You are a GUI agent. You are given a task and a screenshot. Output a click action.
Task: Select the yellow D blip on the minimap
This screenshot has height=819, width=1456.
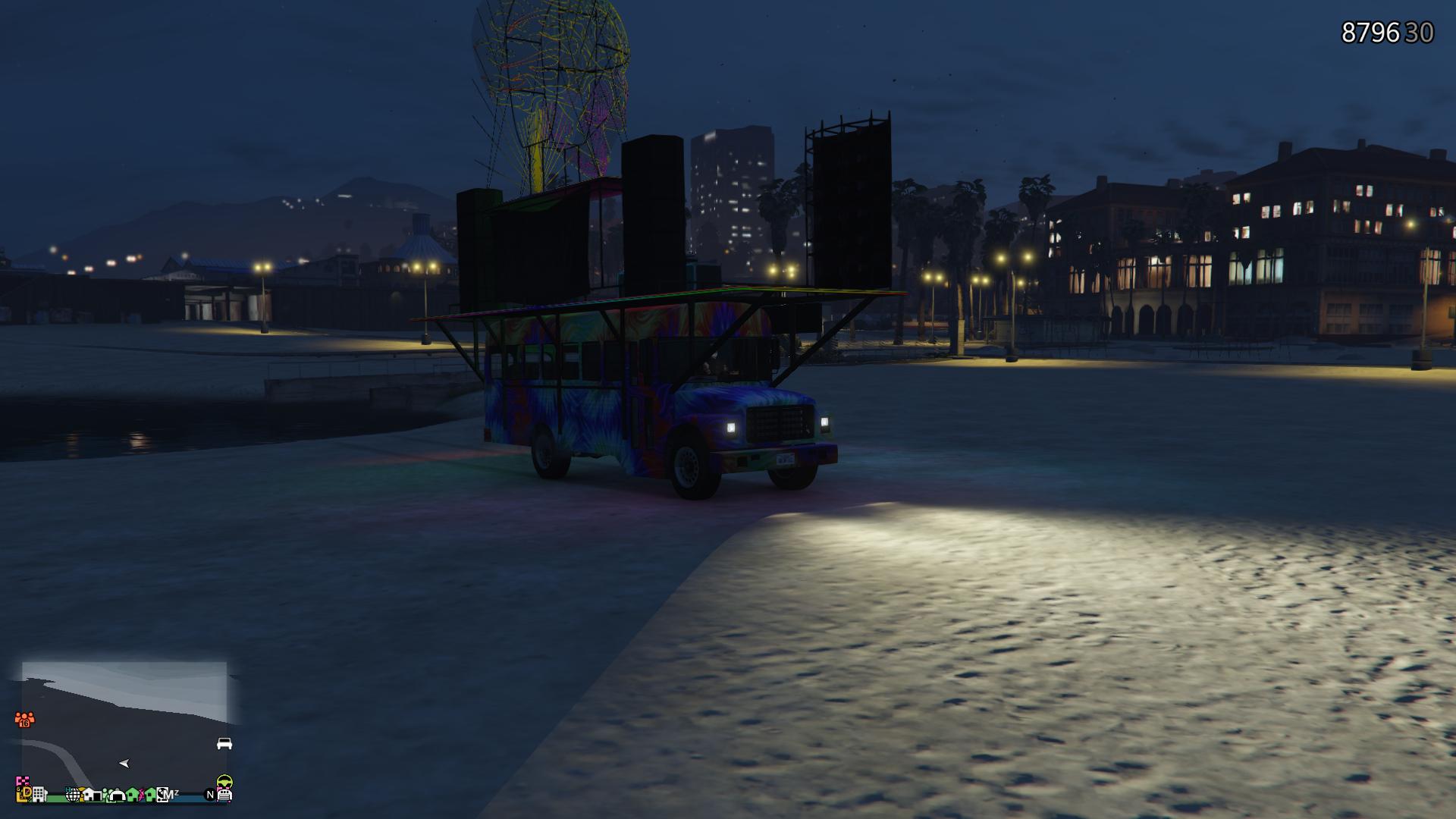(x=27, y=792)
